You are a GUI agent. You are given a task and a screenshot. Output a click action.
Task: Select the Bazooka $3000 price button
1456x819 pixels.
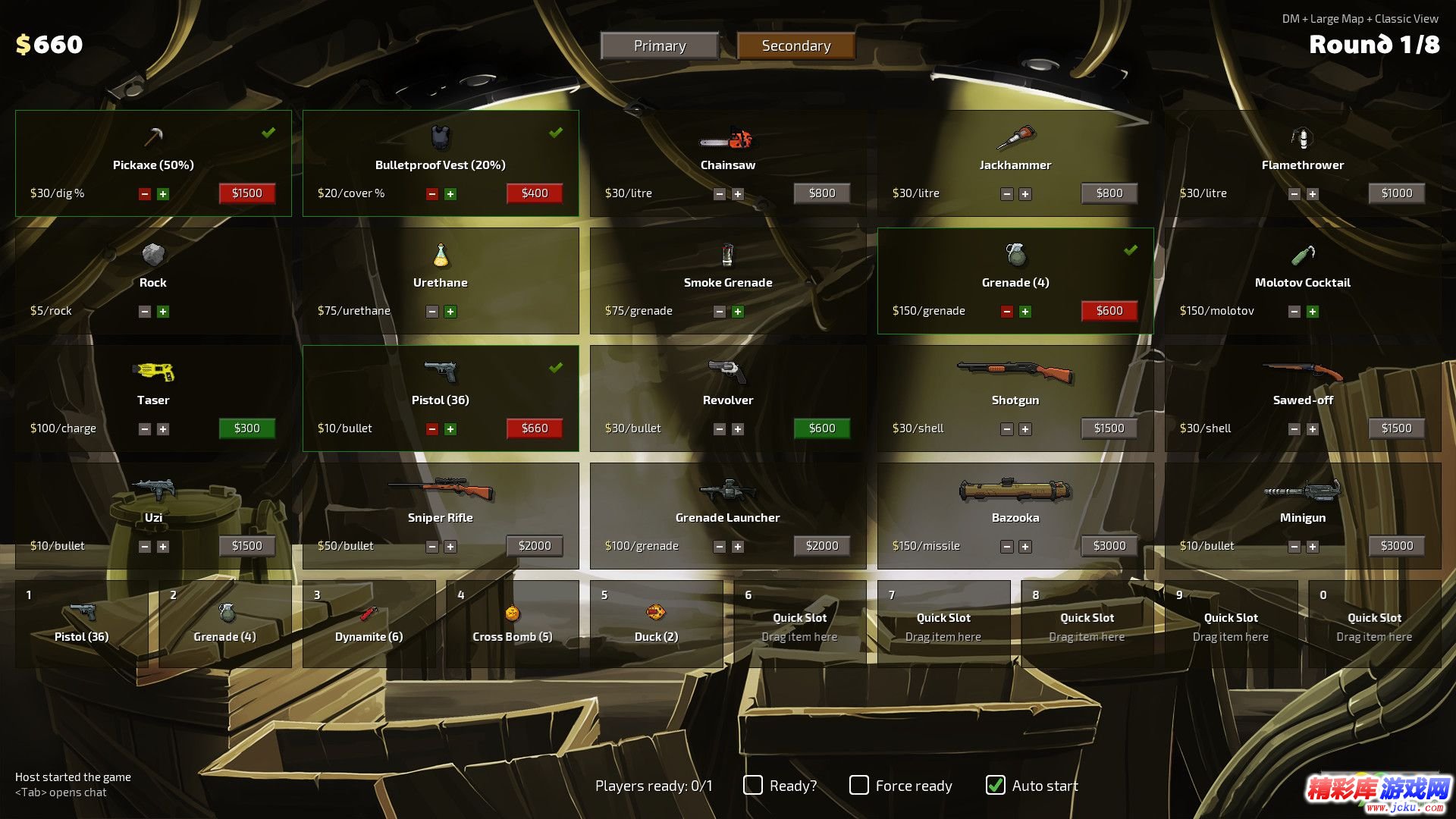(1109, 546)
